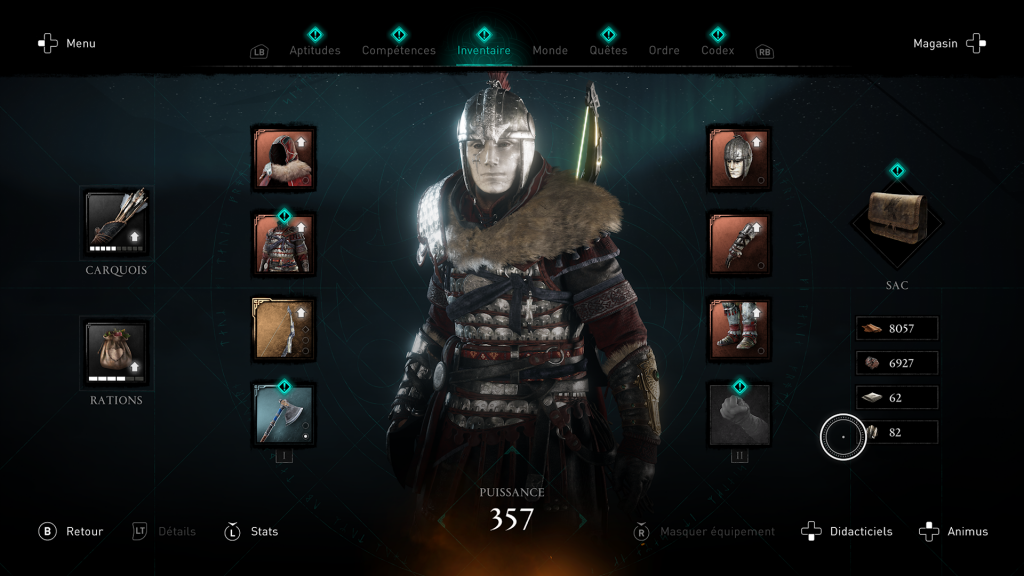Select the boots equipment slot
The width and height of the screenshot is (1024, 576).
pos(739,329)
